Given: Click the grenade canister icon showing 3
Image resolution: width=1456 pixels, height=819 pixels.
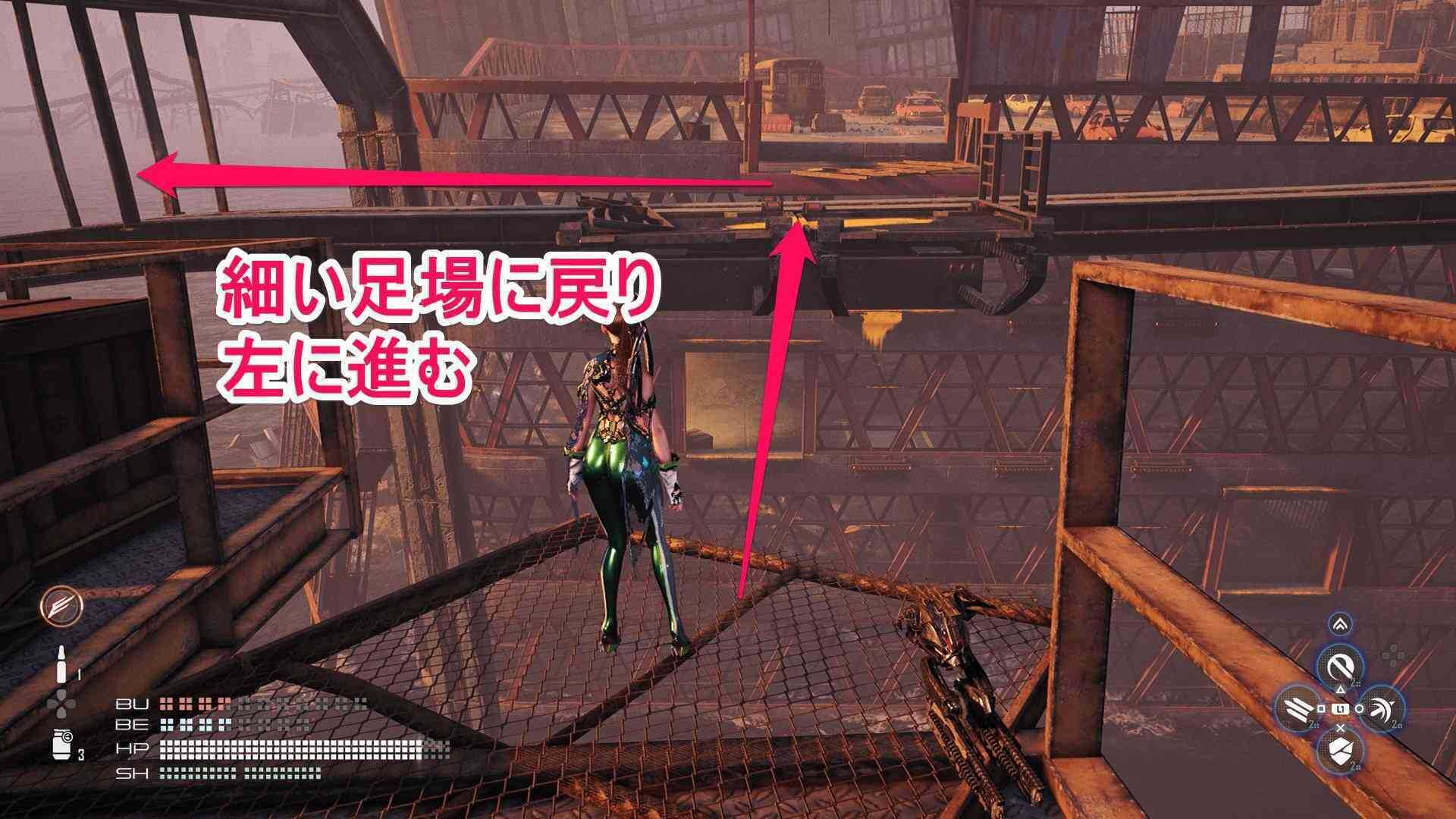Looking at the screenshot, I should coord(61,744).
